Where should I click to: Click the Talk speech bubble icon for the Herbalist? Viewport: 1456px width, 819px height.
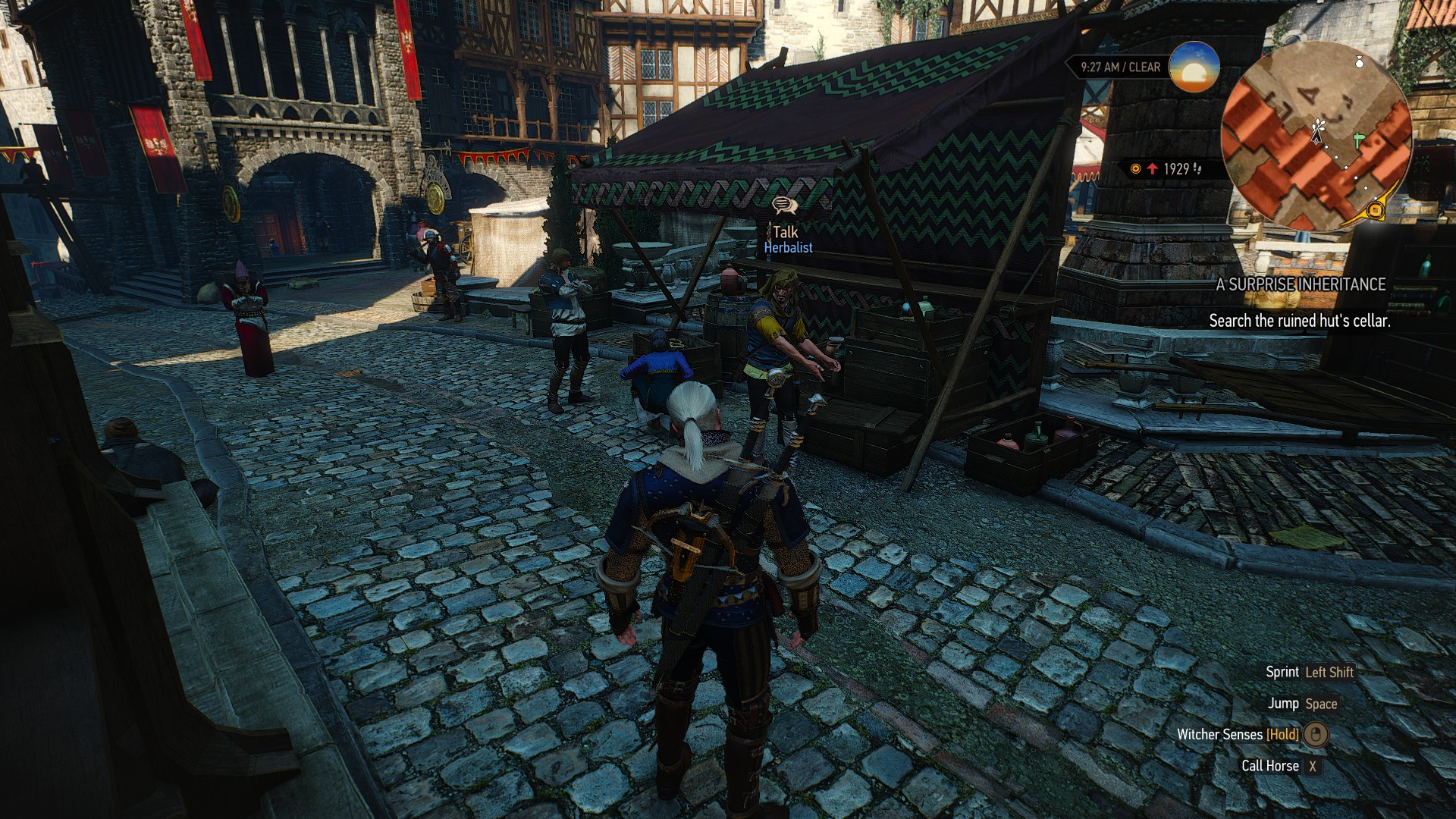coord(784,205)
